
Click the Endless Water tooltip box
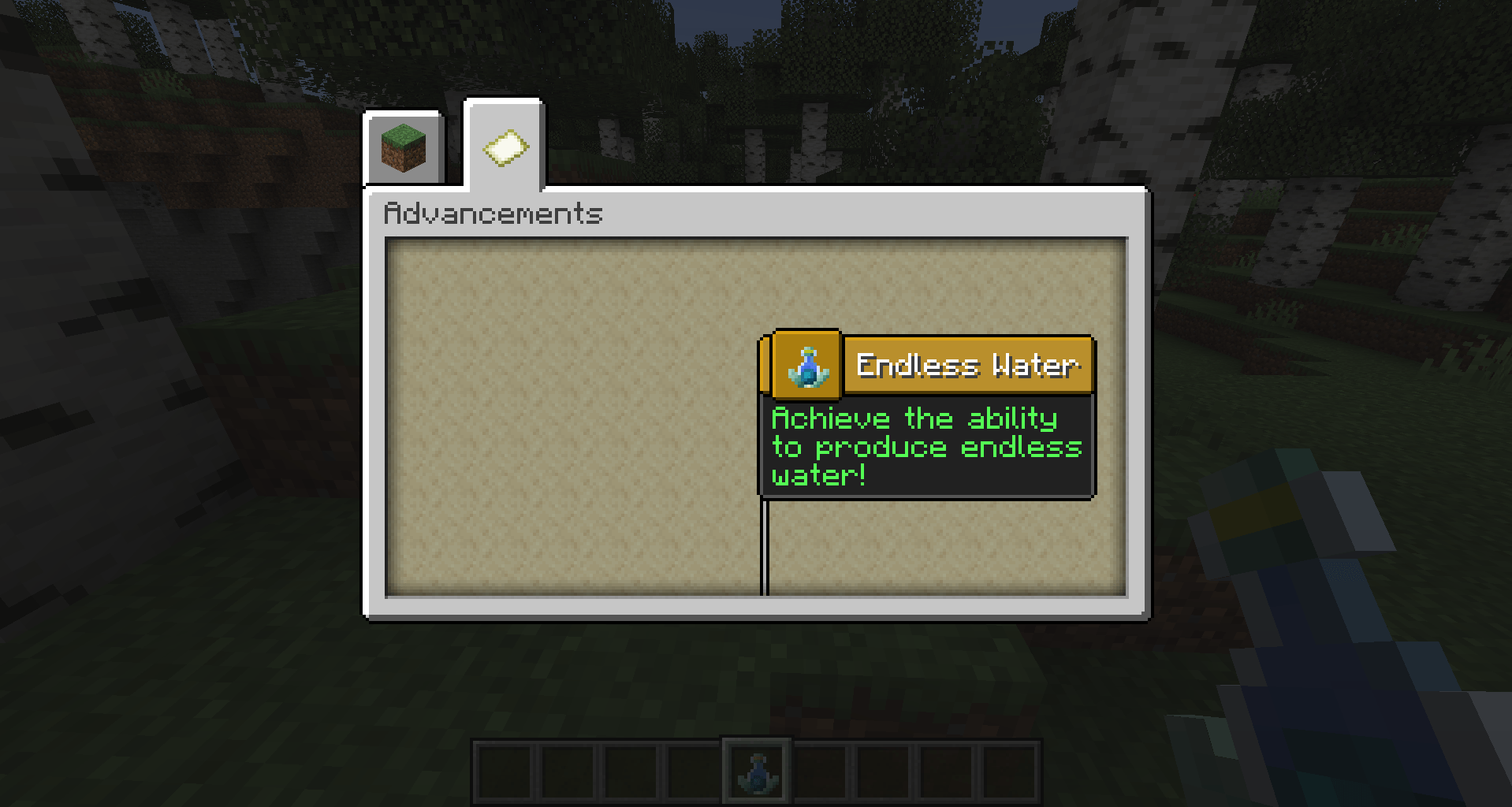pyautogui.click(x=926, y=446)
